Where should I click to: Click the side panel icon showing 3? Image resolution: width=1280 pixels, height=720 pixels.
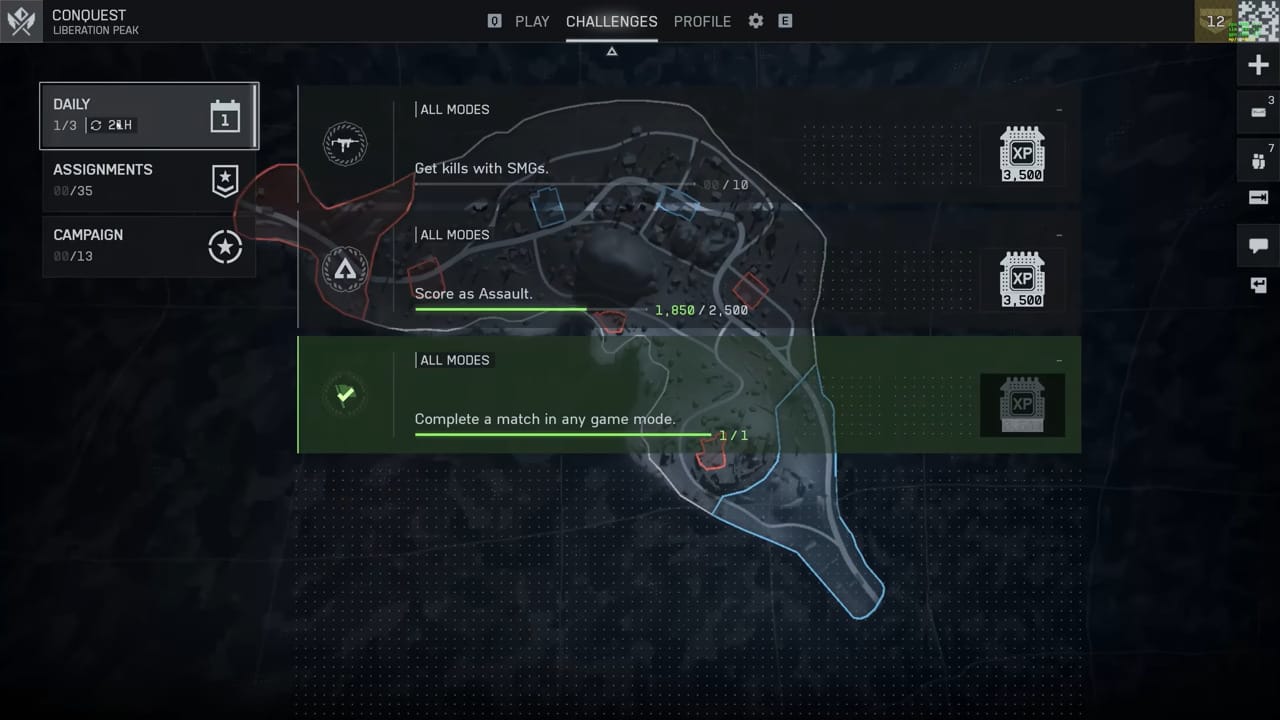click(1258, 112)
